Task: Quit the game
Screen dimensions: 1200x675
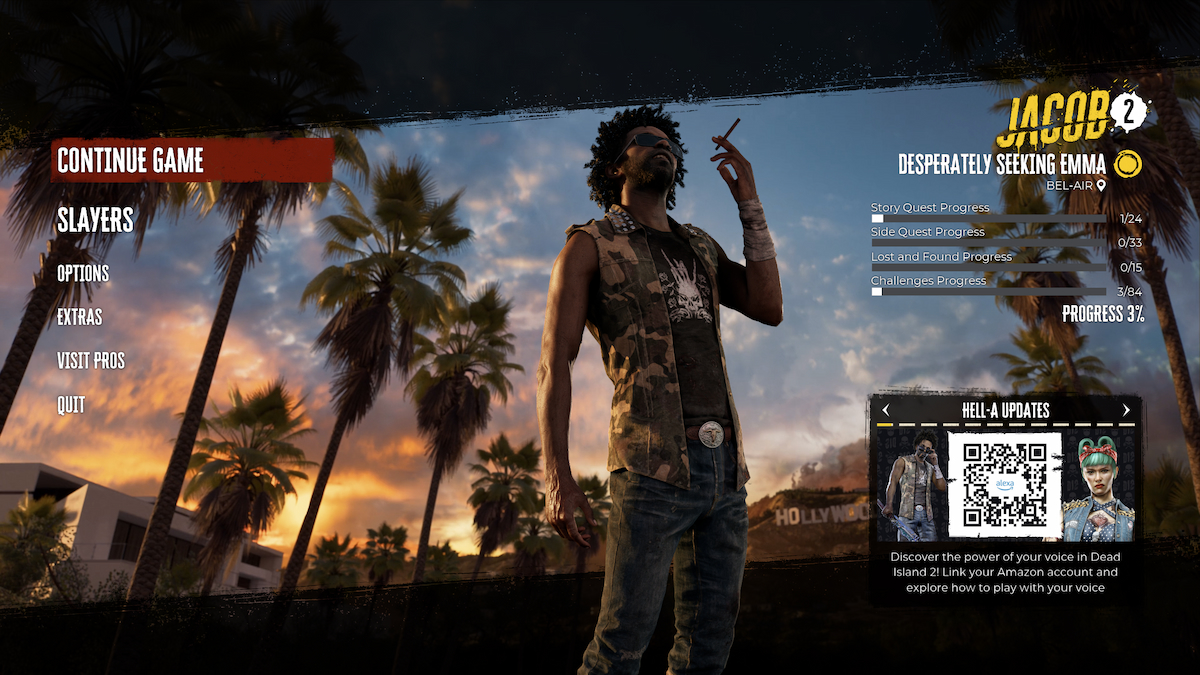Action: tap(71, 405)
